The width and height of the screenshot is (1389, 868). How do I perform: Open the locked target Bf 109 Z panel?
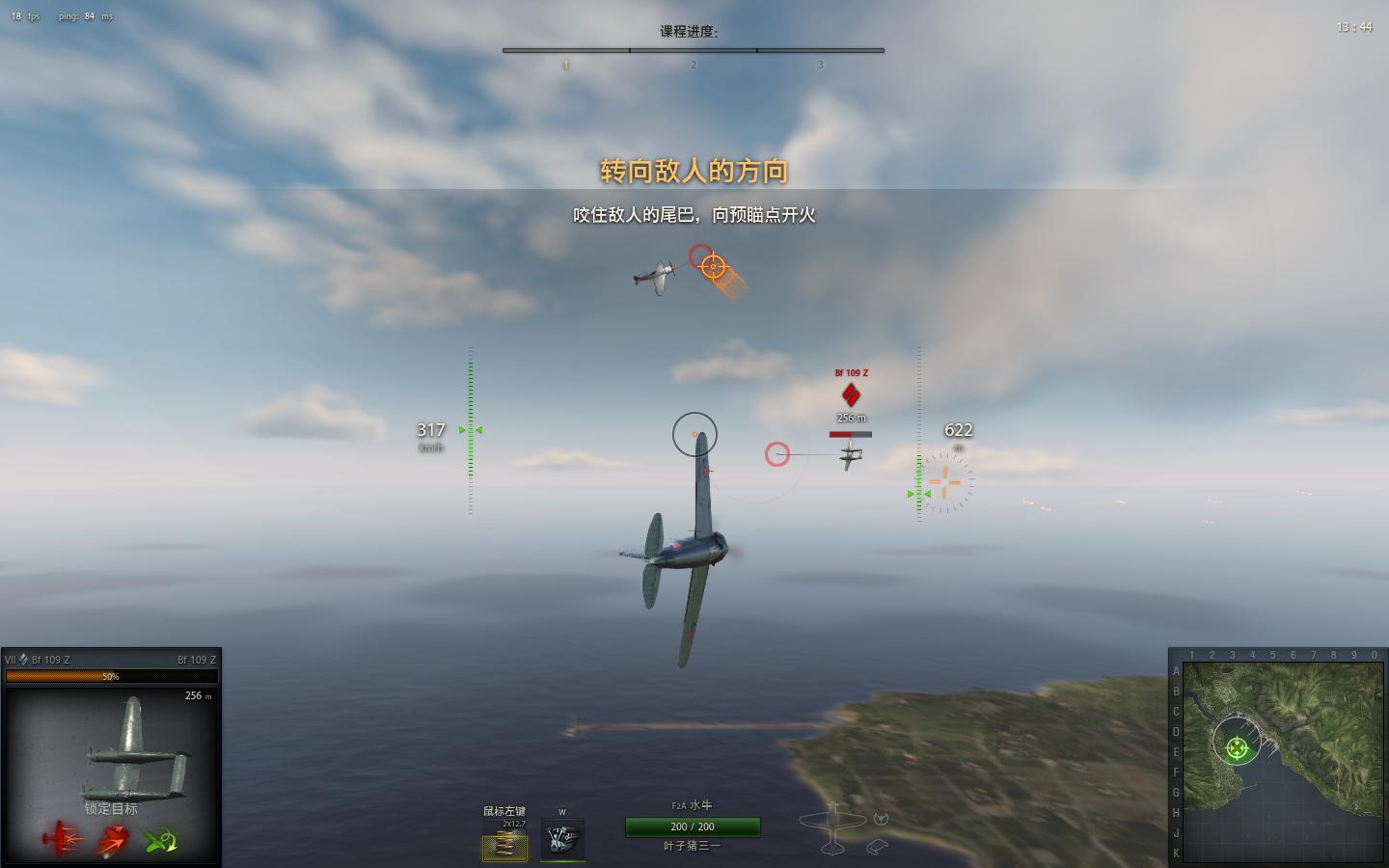click(x=111, y=743)
